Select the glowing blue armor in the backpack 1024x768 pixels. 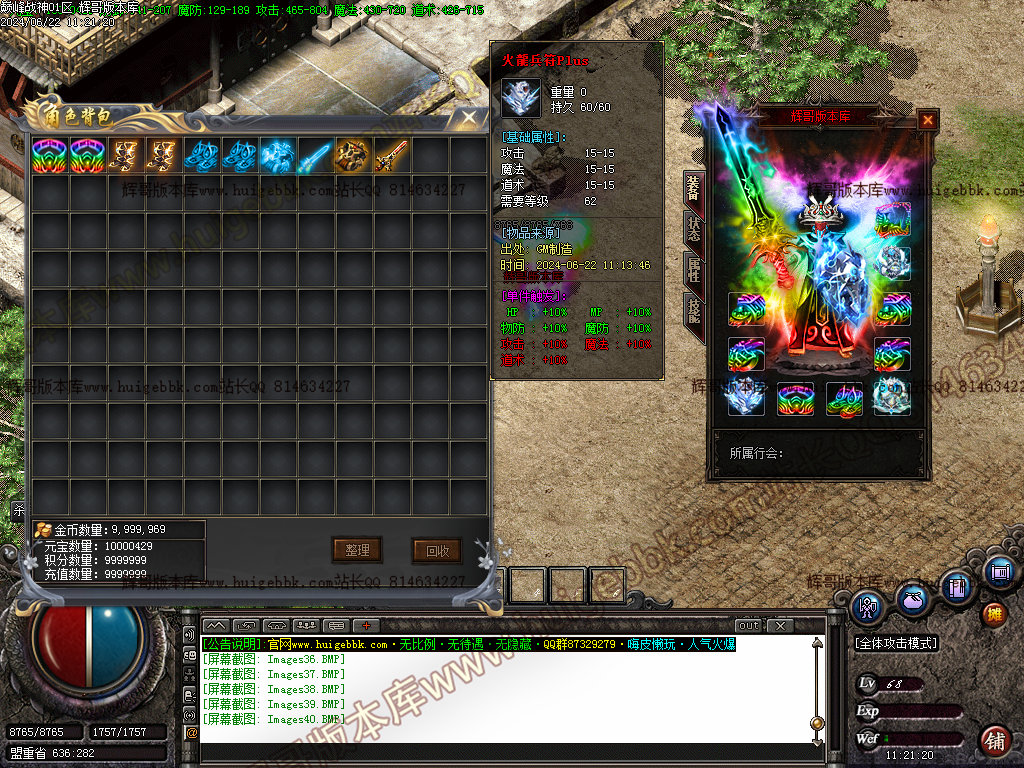tap(276, 155)
